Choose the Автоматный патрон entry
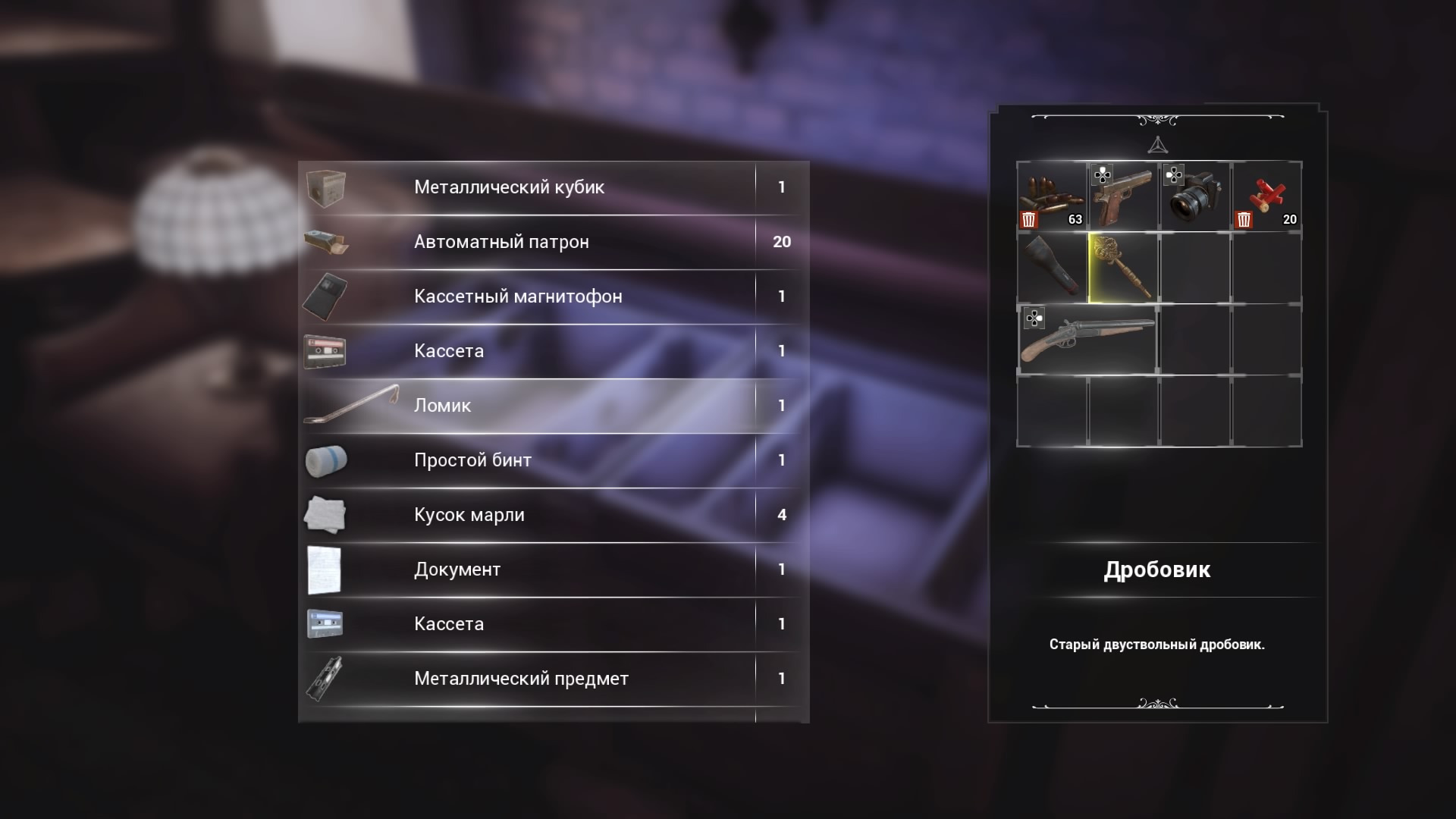 coord(552,242)
